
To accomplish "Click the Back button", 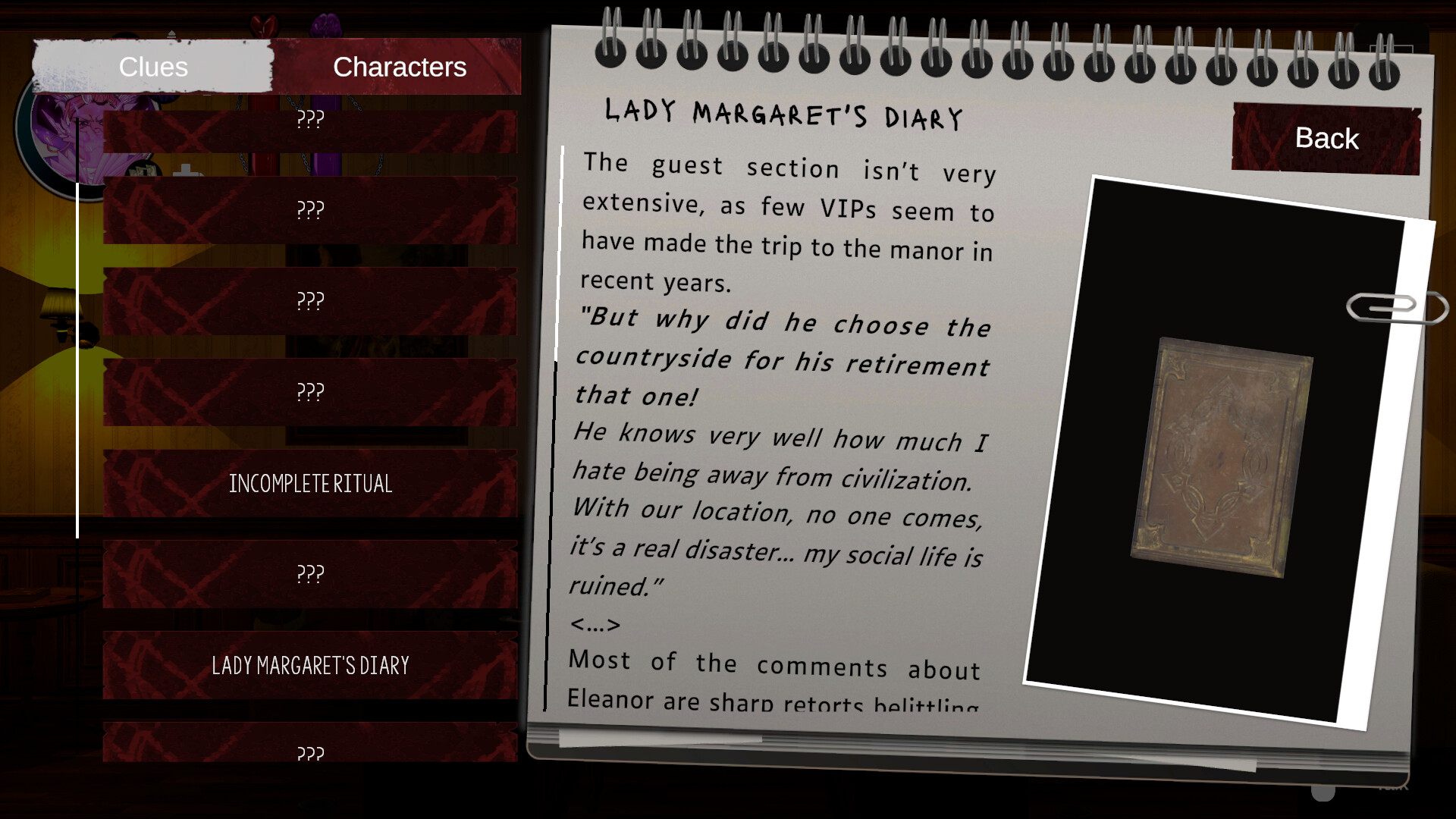I will click(x=1326, y=139).
